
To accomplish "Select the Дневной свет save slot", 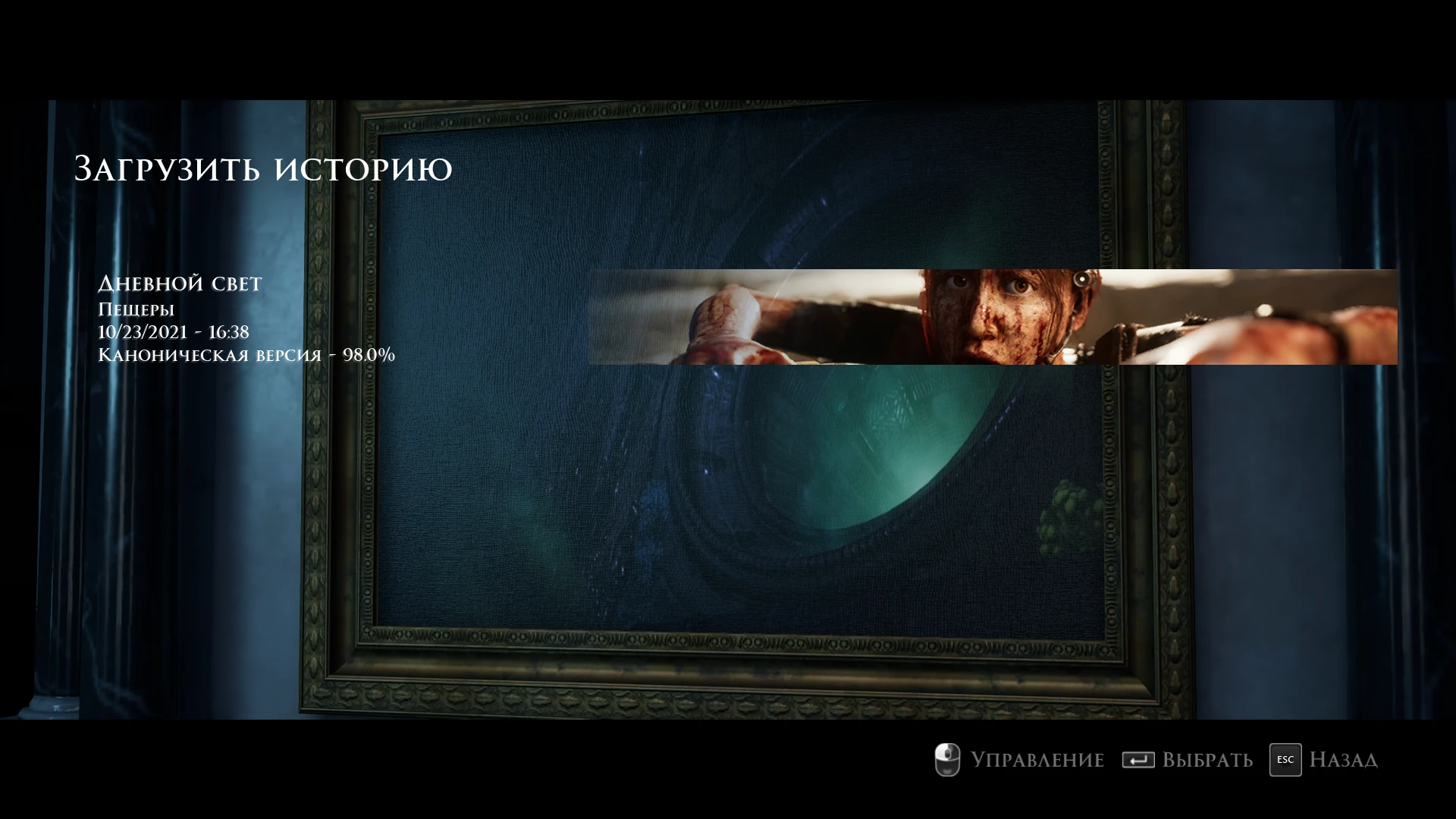I will [x=179, y=284].
